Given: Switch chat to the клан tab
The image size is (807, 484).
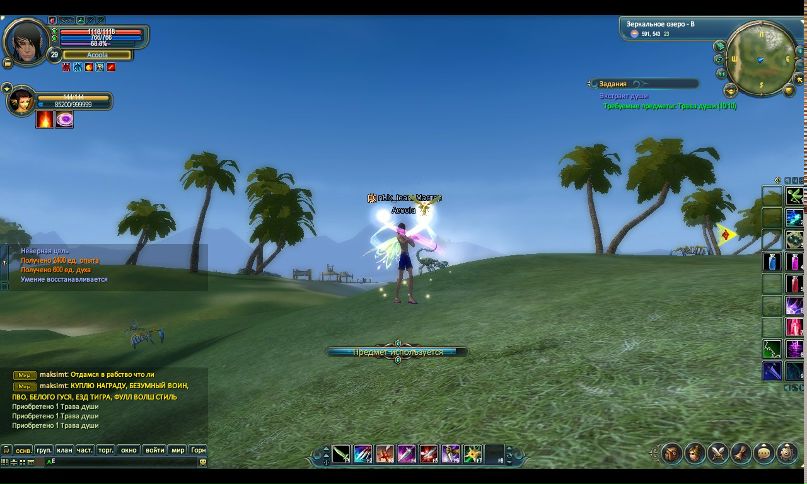Looking at the screenshot, I should [x=65, y=451].
